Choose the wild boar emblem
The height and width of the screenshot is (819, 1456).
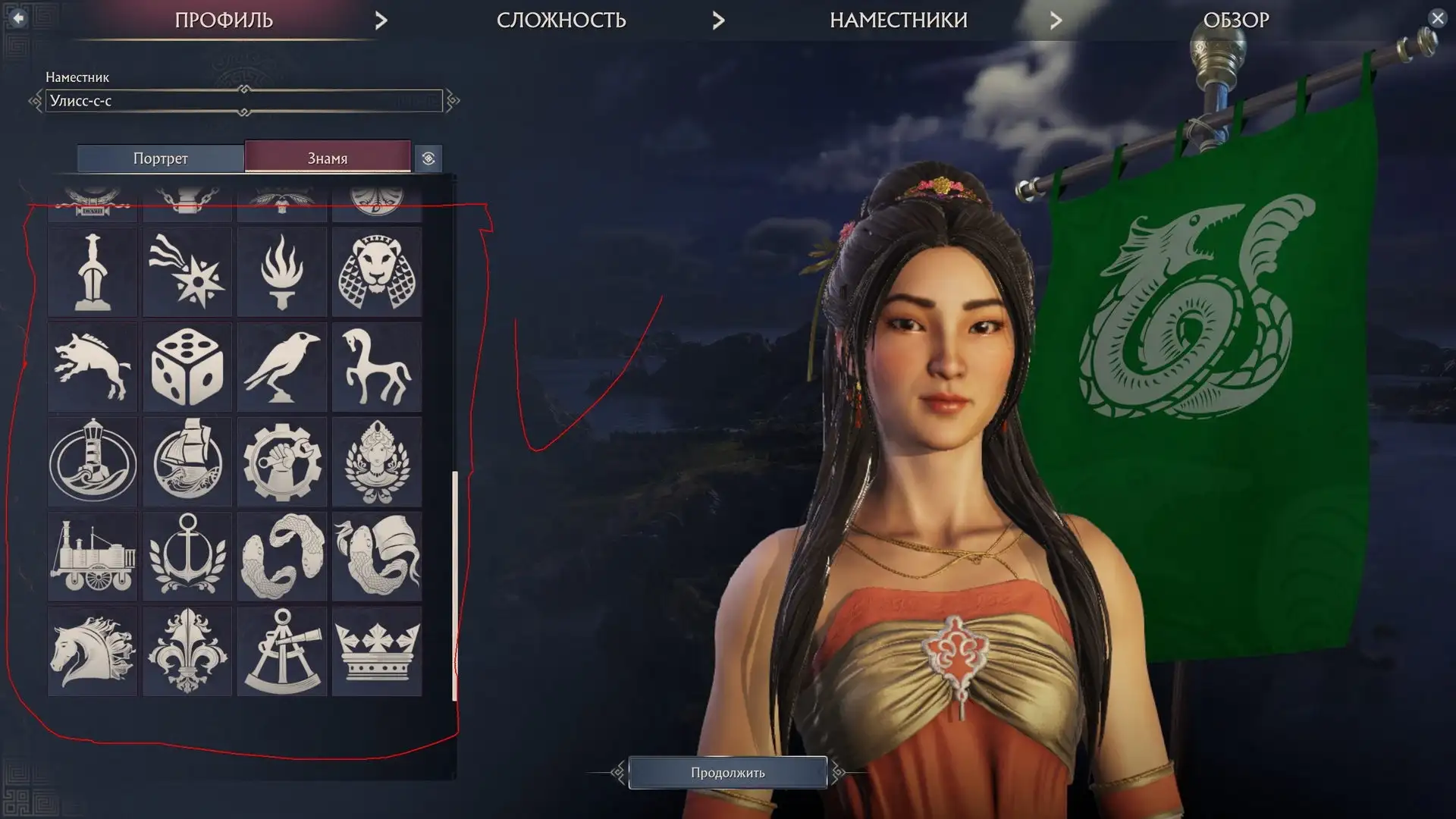point(93,367)
